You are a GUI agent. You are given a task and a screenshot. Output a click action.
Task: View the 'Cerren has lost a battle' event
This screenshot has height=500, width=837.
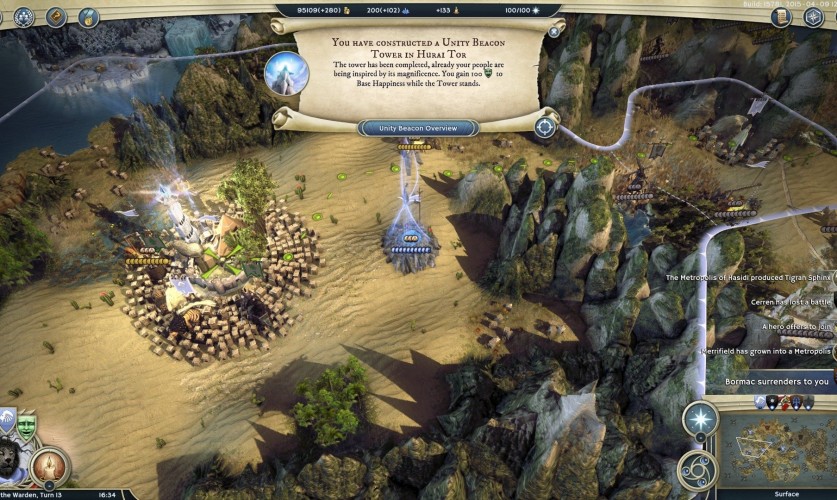coord(790,301)
